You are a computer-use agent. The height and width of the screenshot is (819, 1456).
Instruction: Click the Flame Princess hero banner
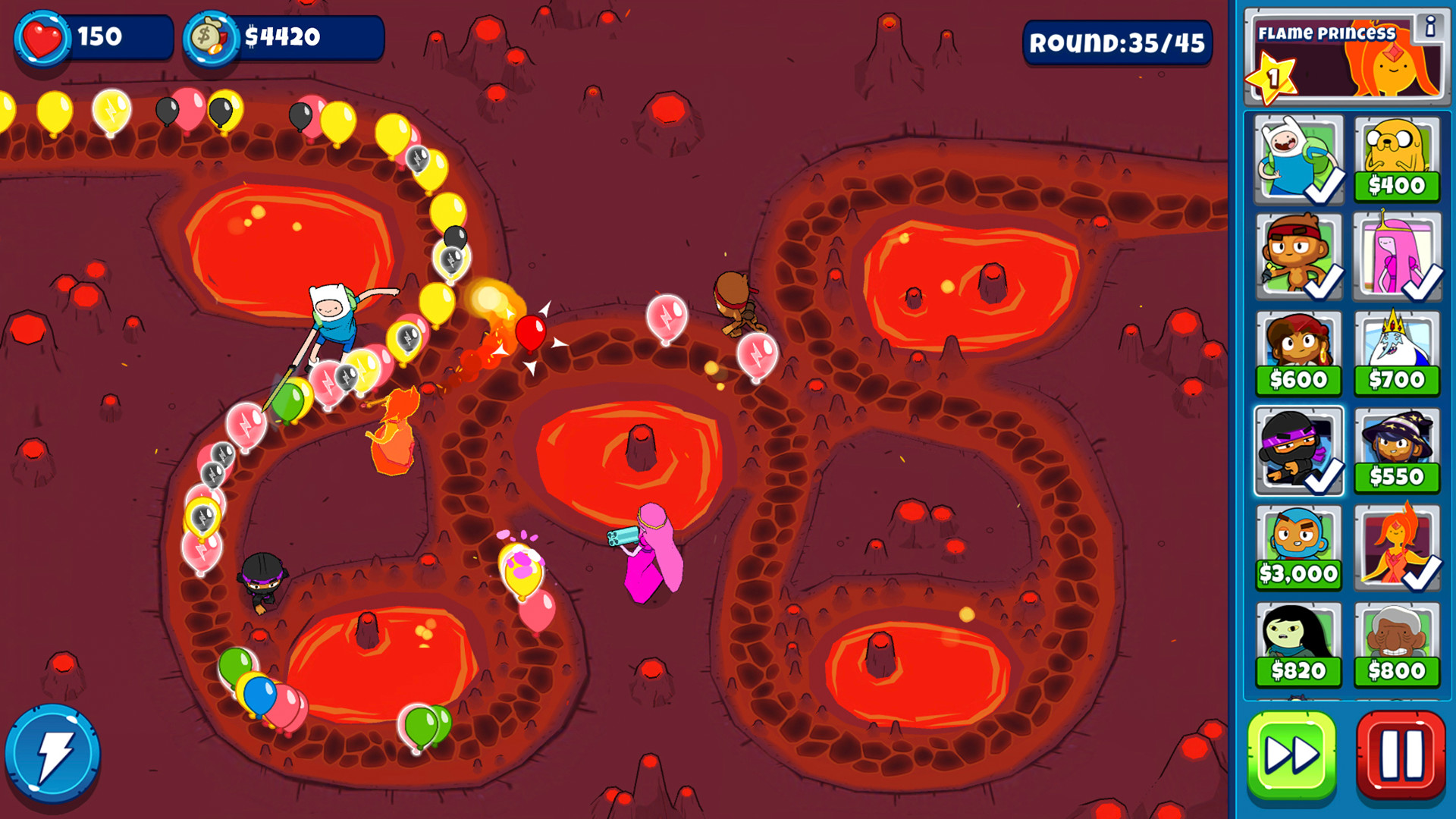click(1342, 57)
